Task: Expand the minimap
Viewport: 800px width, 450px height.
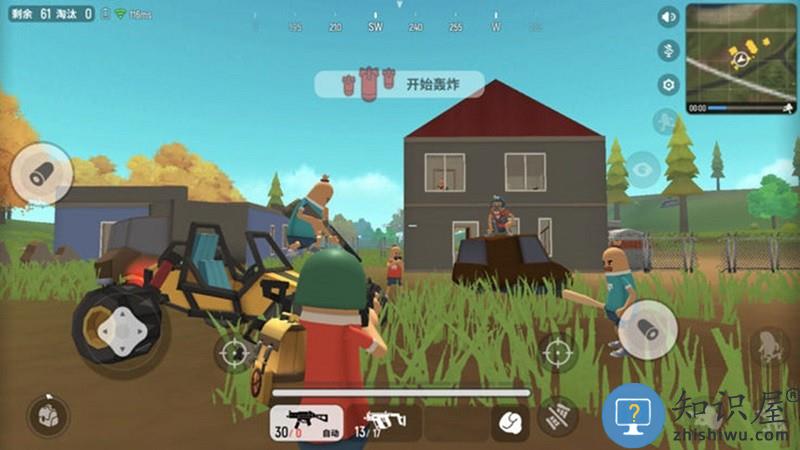Action: click(x=741, y=58)
